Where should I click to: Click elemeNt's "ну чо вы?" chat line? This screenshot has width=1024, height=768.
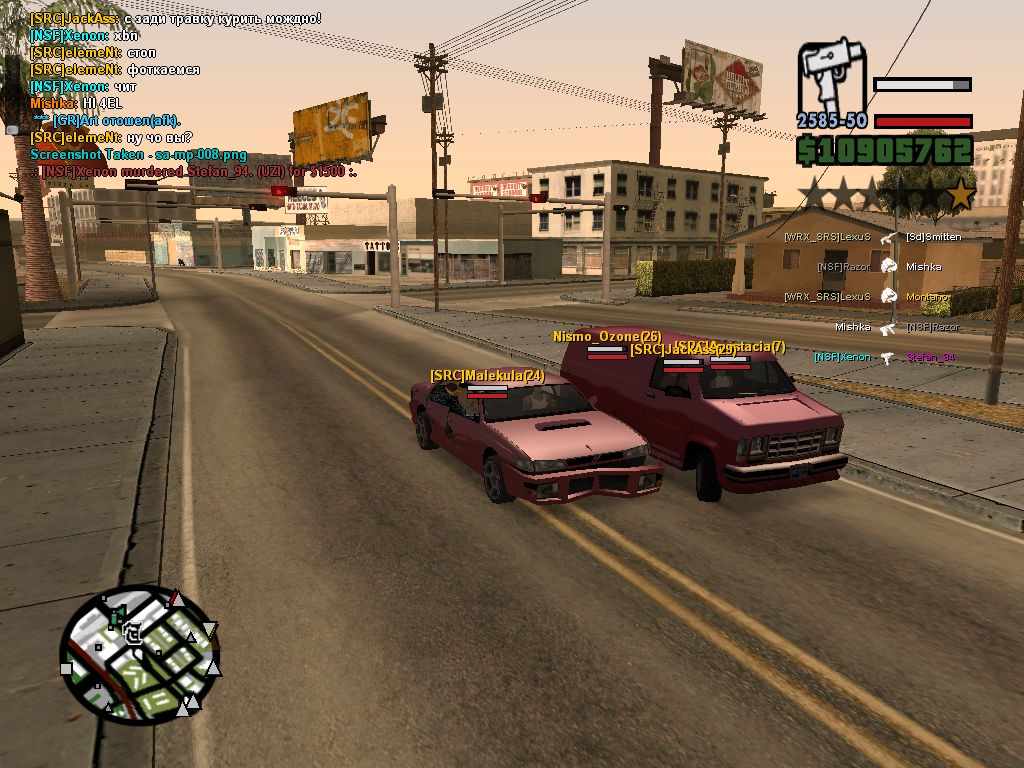click(x=112, y=138)
